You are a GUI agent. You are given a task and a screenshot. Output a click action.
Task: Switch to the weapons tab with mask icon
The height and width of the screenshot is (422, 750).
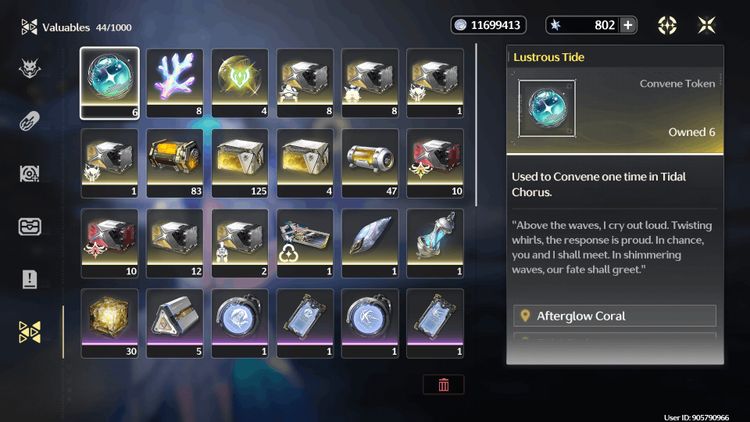point(30,68)
